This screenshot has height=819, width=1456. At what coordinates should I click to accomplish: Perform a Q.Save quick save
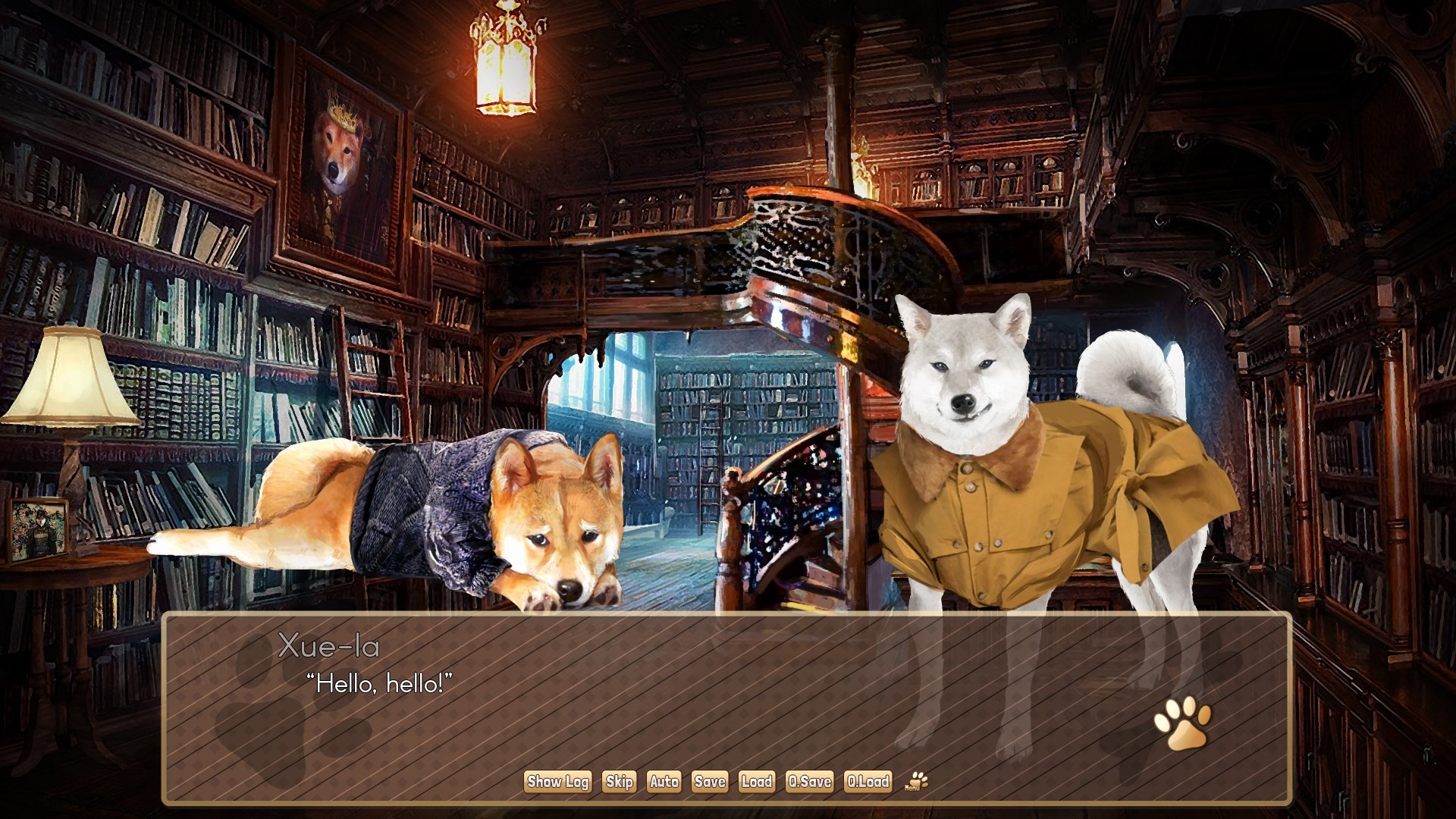click(810, 782)
